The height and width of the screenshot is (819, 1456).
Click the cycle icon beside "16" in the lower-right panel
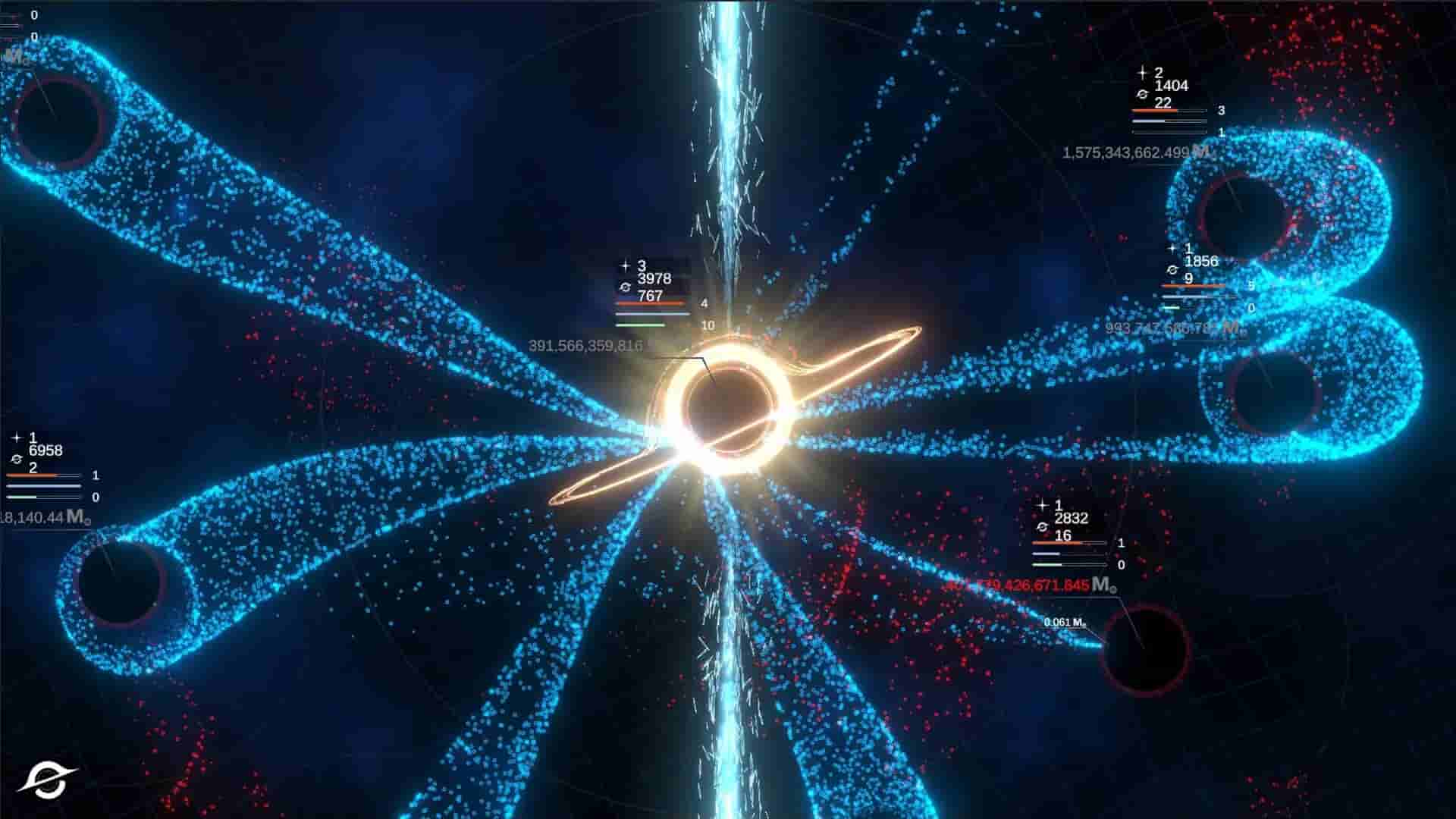[x=1042, y=527]
